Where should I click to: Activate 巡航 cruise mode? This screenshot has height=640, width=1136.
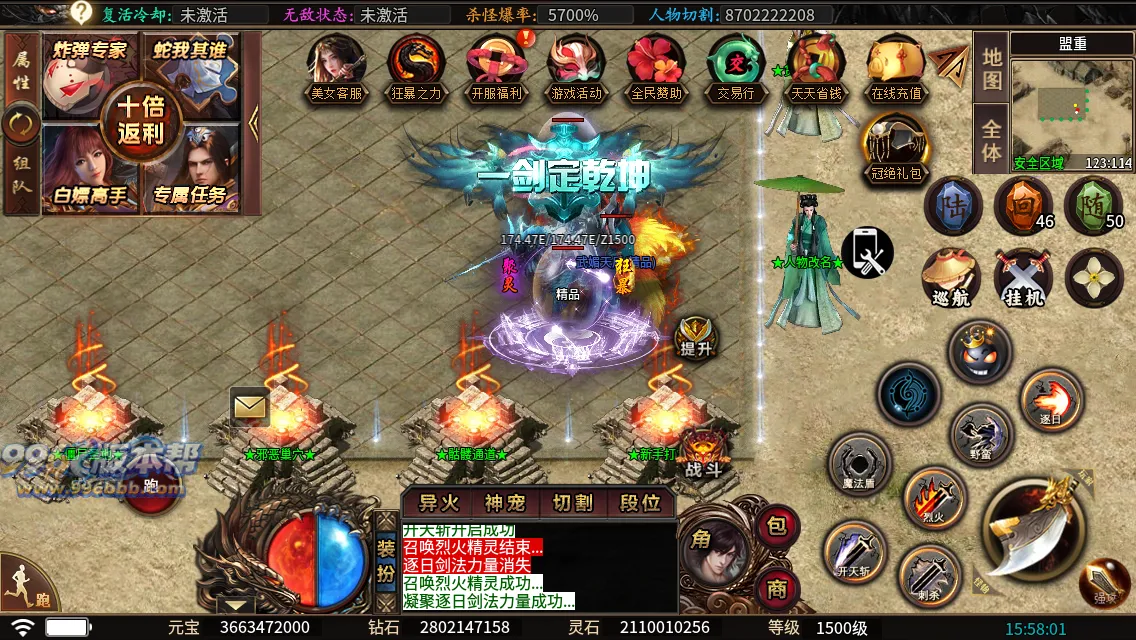point(950,277)
